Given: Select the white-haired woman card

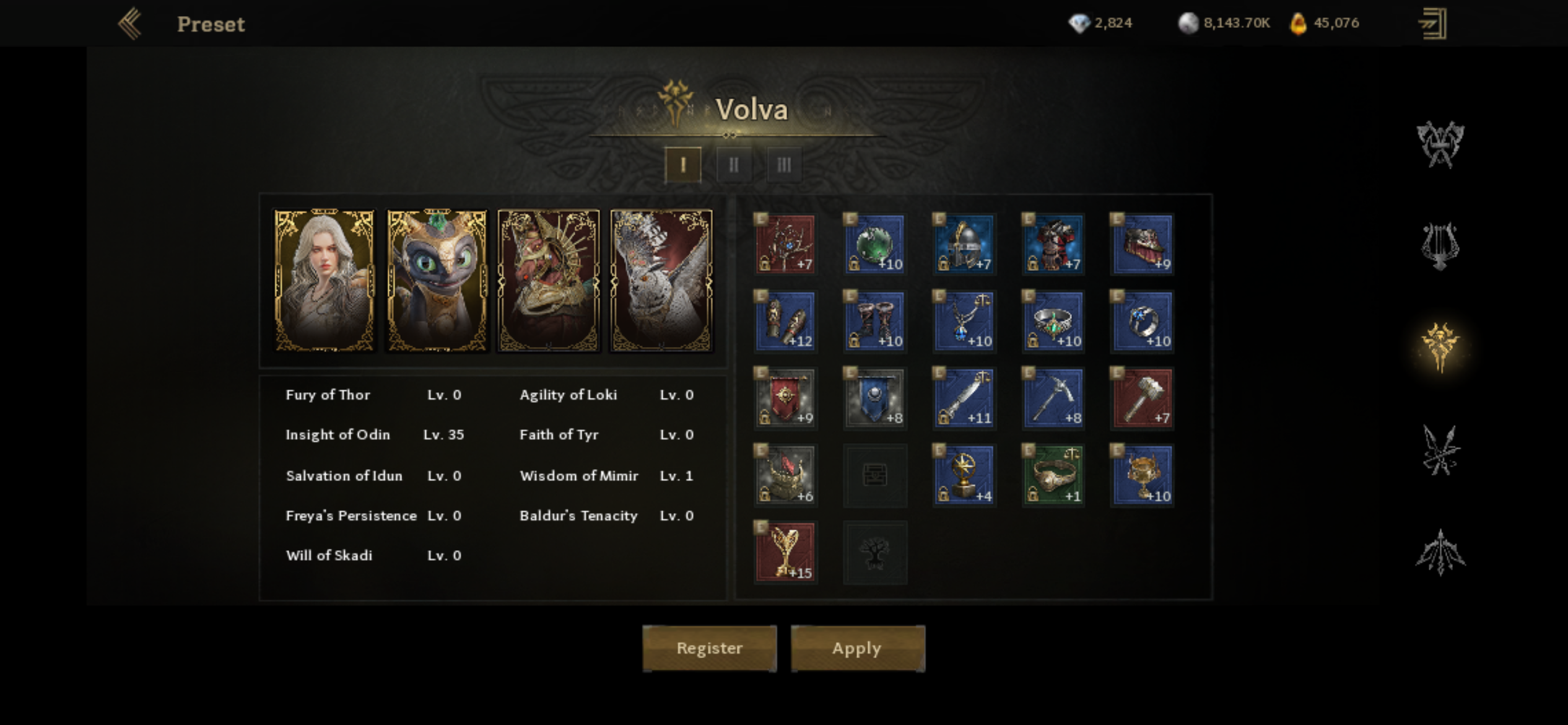Looking at the screenshot, I should click(324, 281).
